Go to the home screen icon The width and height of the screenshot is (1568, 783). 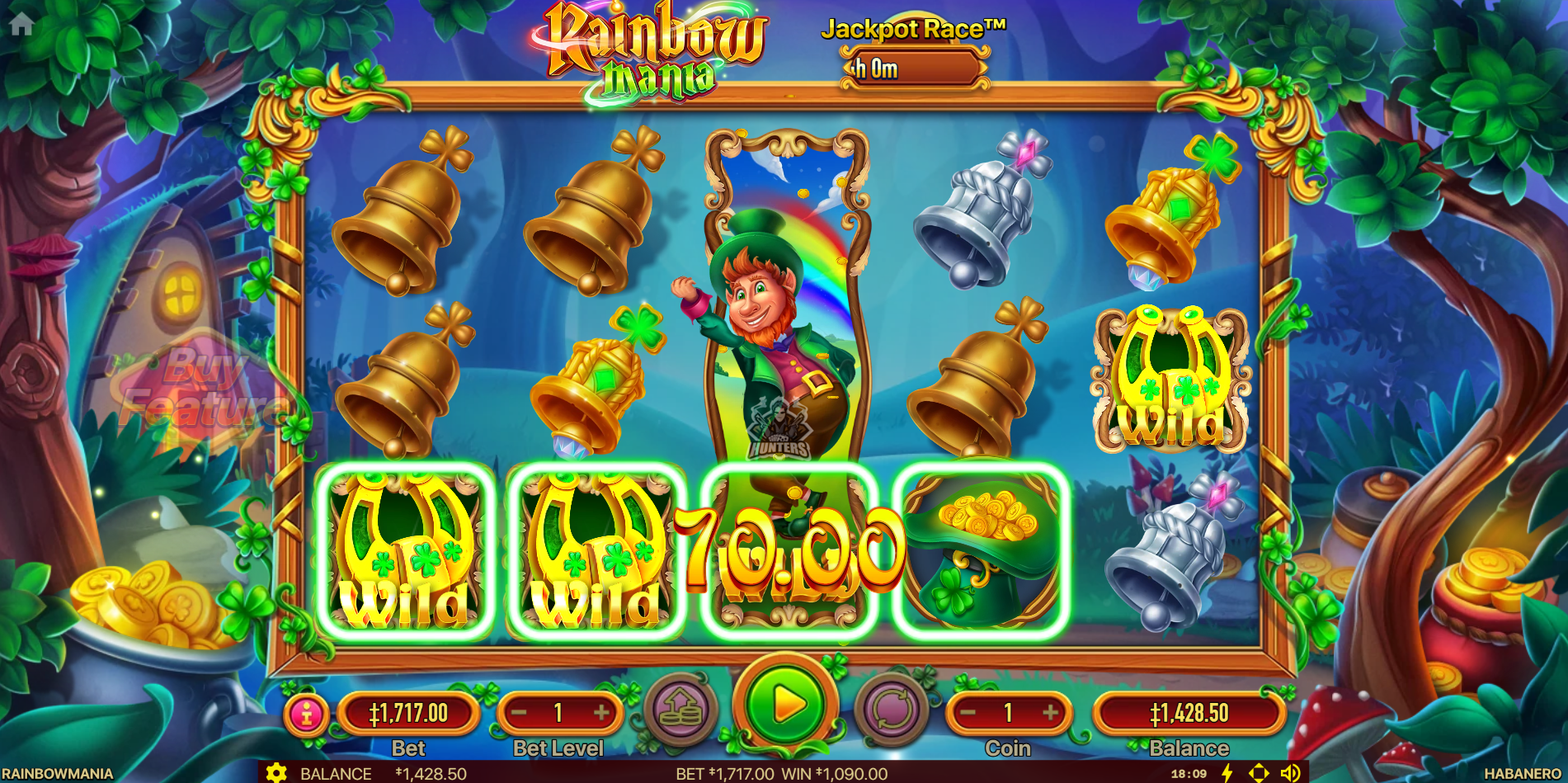(x=21, y=24)
